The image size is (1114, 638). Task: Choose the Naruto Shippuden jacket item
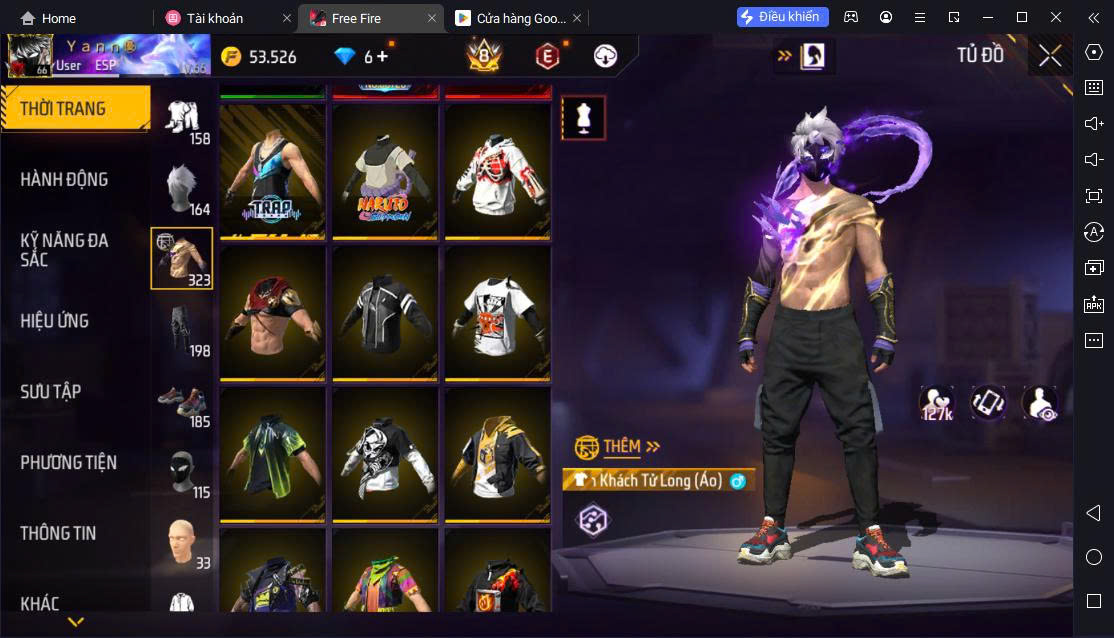tap(385, 170)
